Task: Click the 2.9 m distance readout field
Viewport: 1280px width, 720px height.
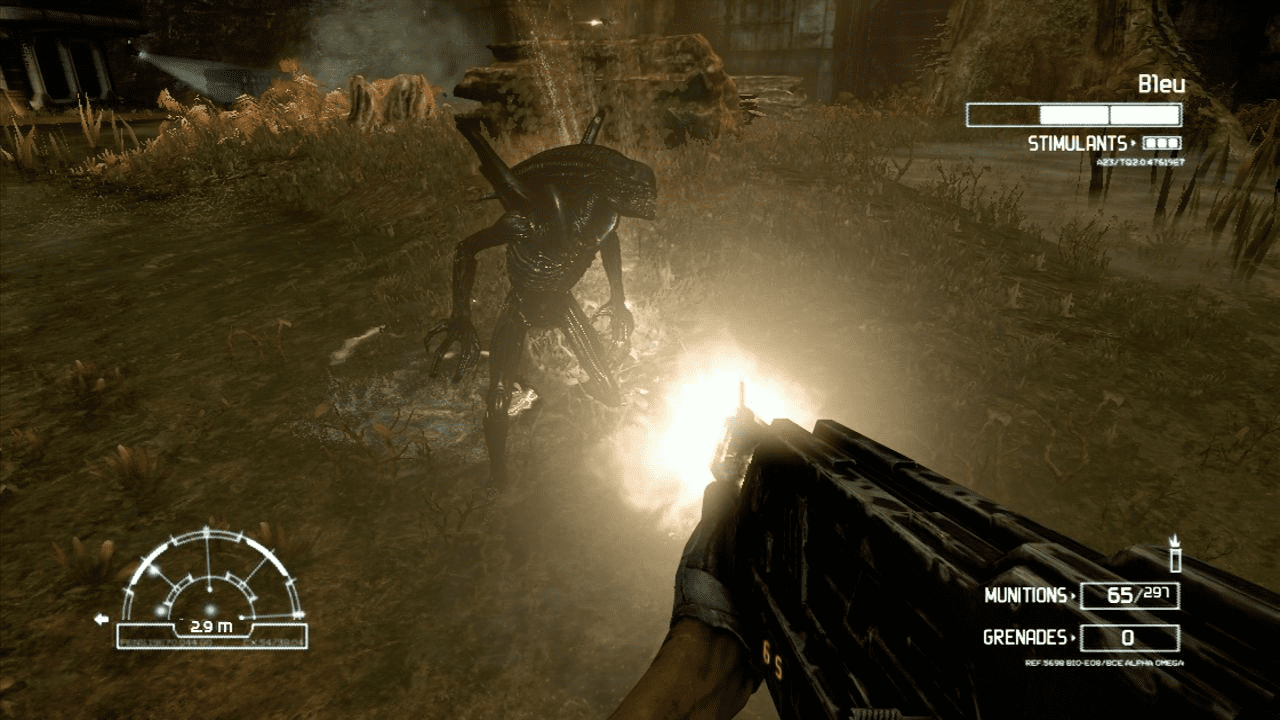Action: pyautogui.click(x=211, y=626)
